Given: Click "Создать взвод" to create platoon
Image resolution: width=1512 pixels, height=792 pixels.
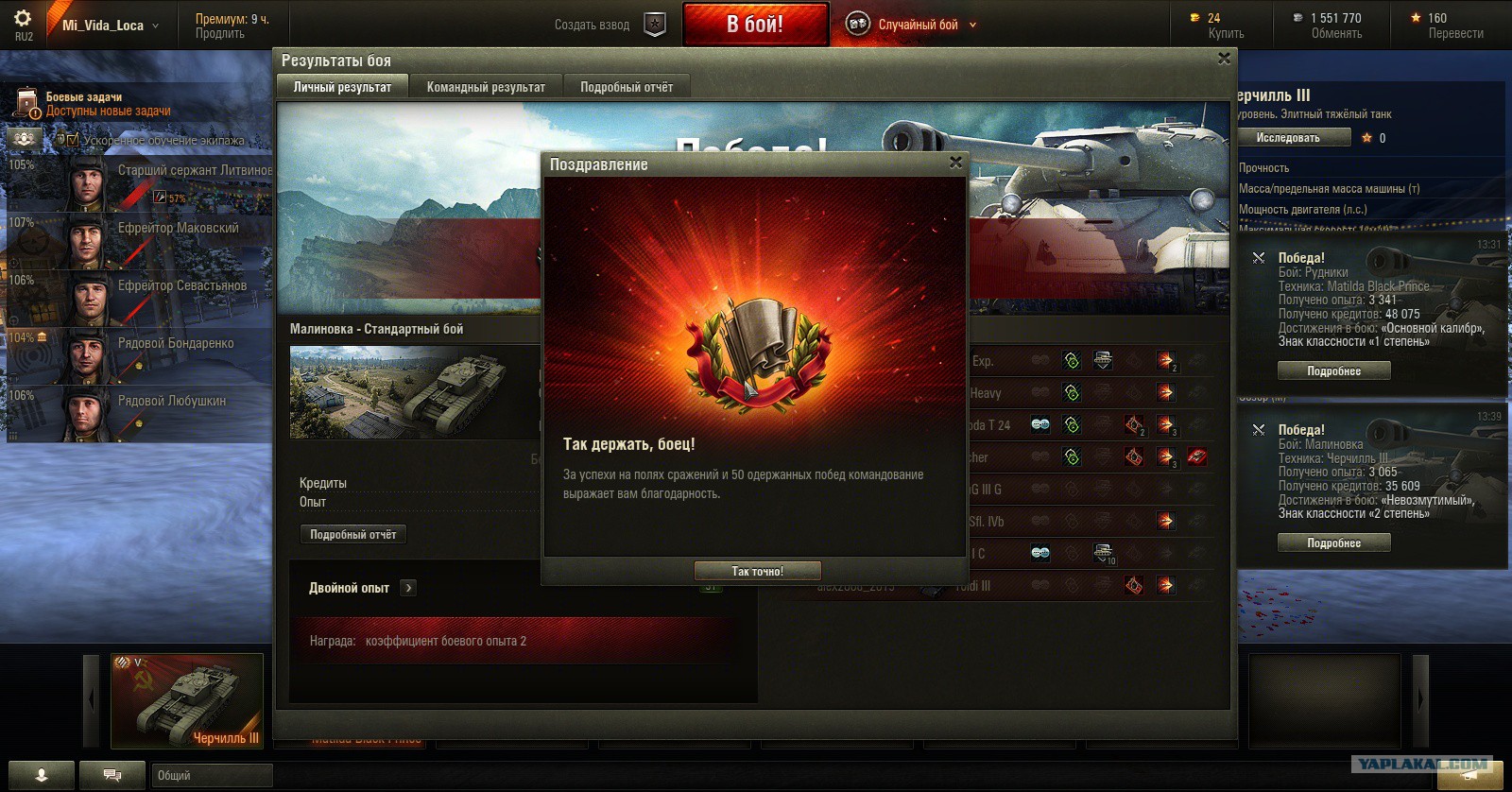Looking at the screenshot, I should tap(592, 26).
